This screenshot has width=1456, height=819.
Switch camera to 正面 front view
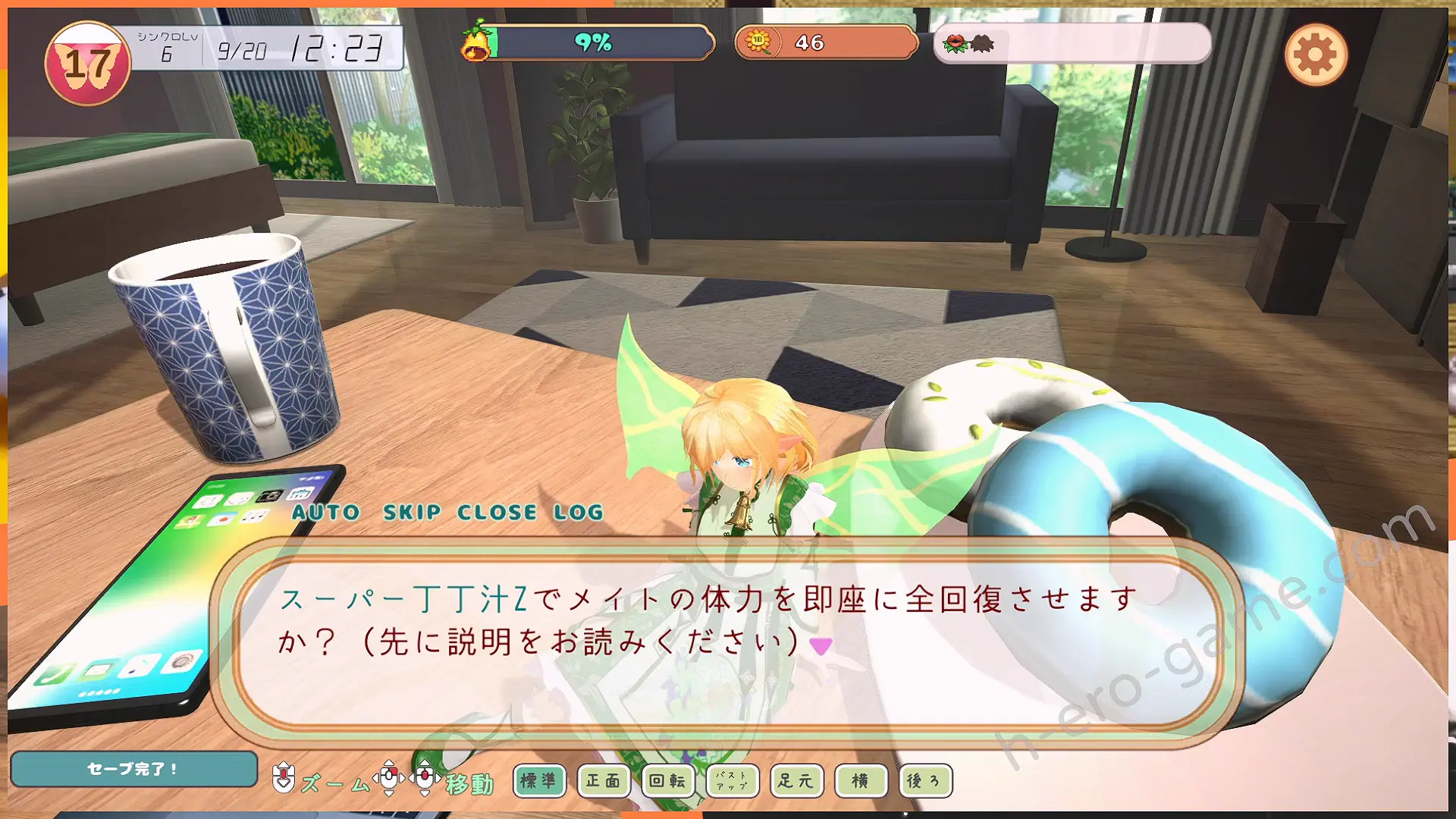pyautogui.click(x=604, y=780)
